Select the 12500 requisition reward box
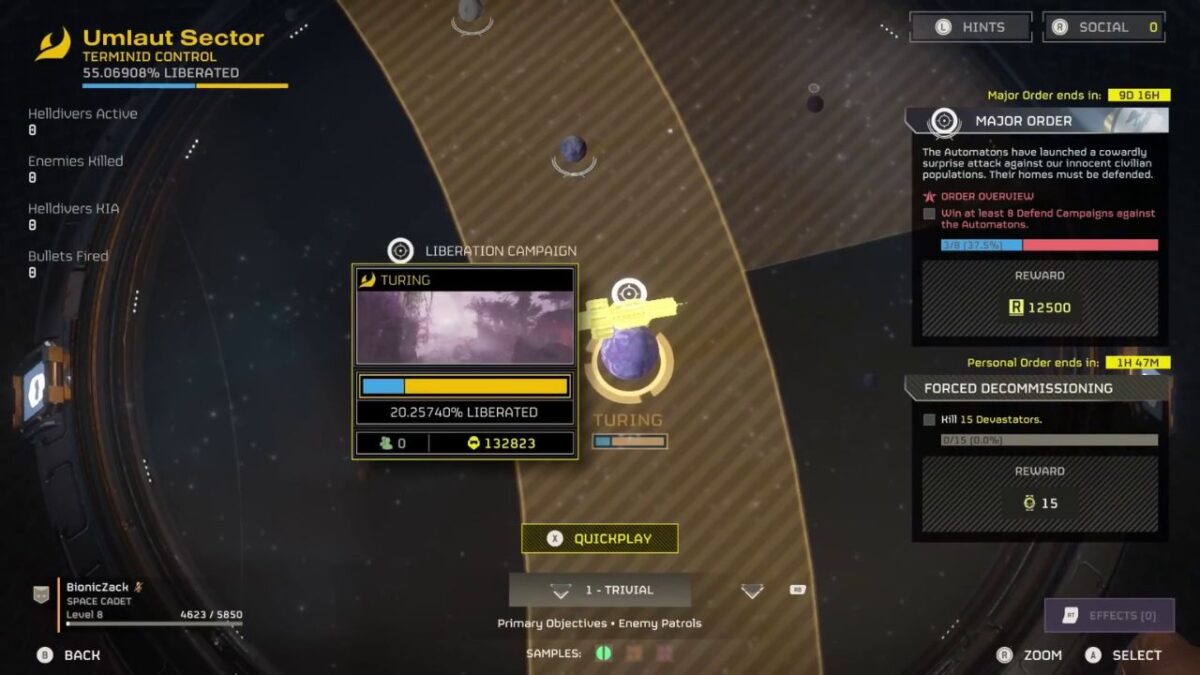Screen dimensions: 1200x675 1039,307
